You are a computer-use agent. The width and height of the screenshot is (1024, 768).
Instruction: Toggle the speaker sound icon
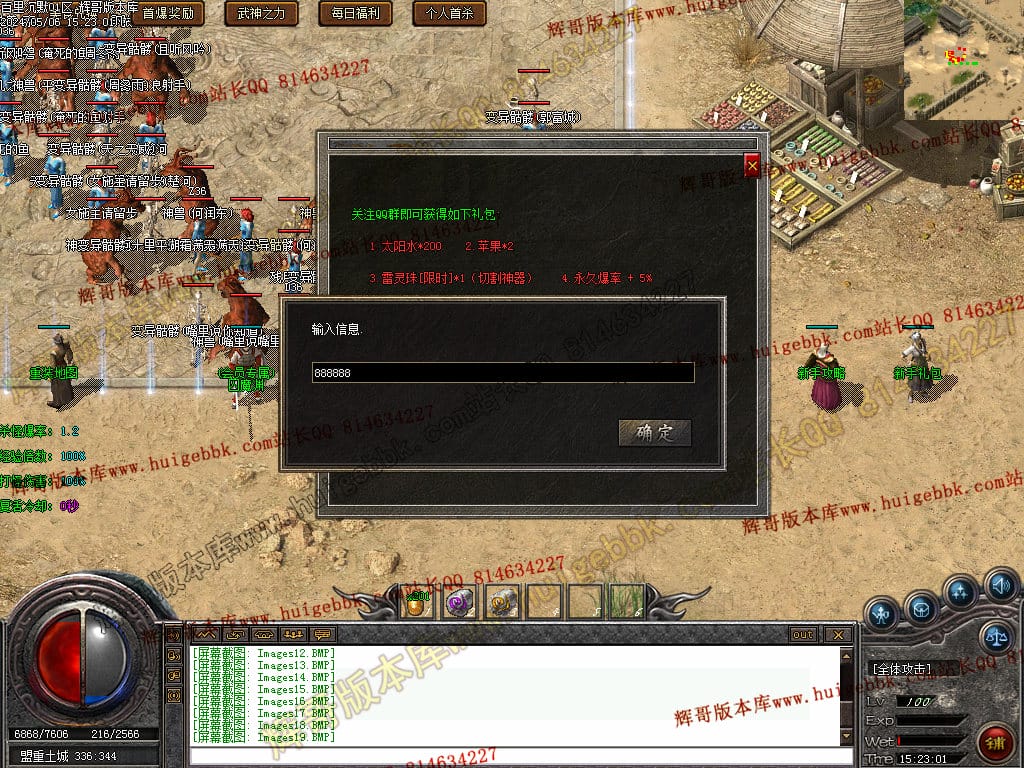[1000, 585]
